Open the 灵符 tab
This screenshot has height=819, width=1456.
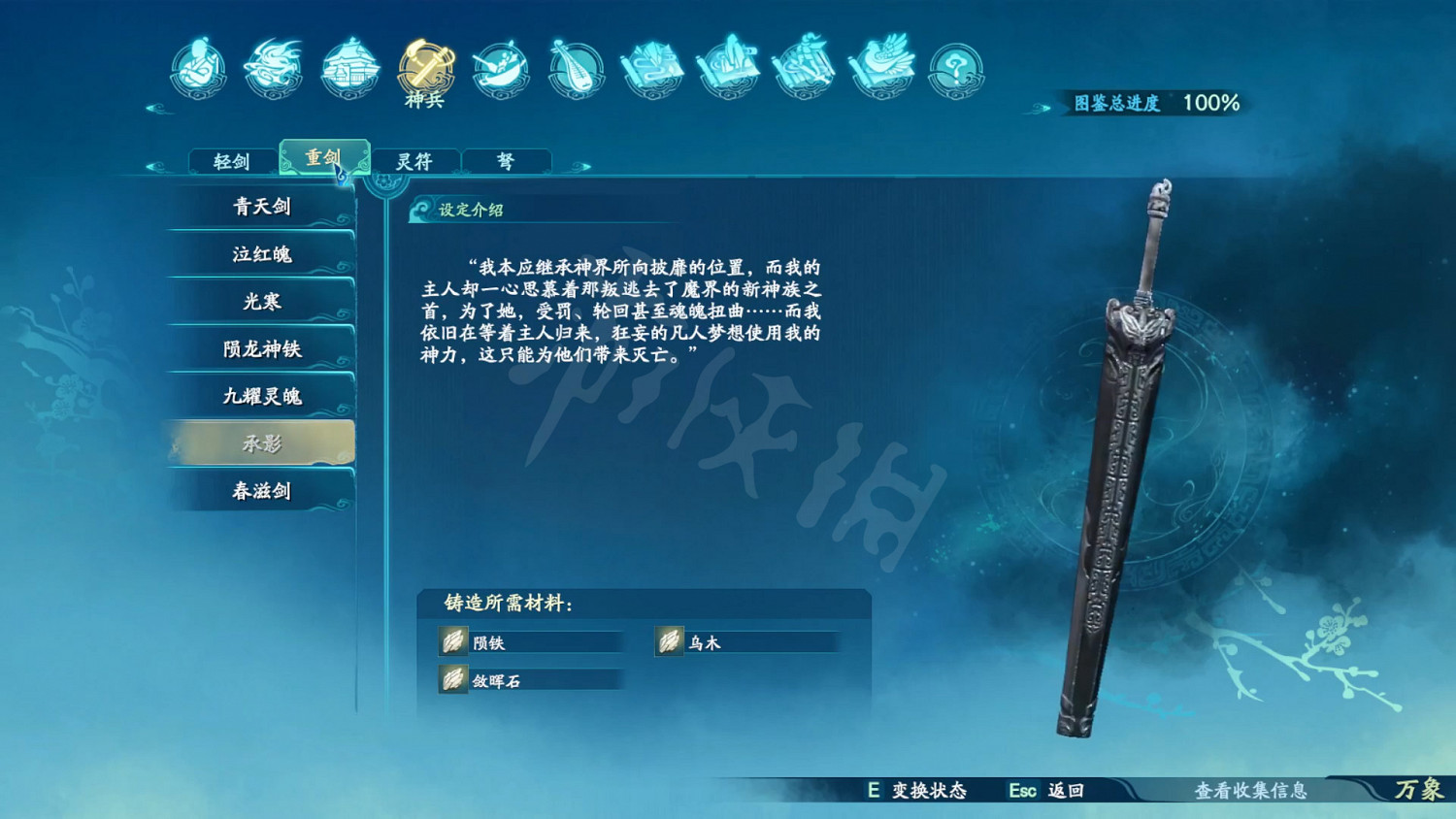click(x=417, y=160)
